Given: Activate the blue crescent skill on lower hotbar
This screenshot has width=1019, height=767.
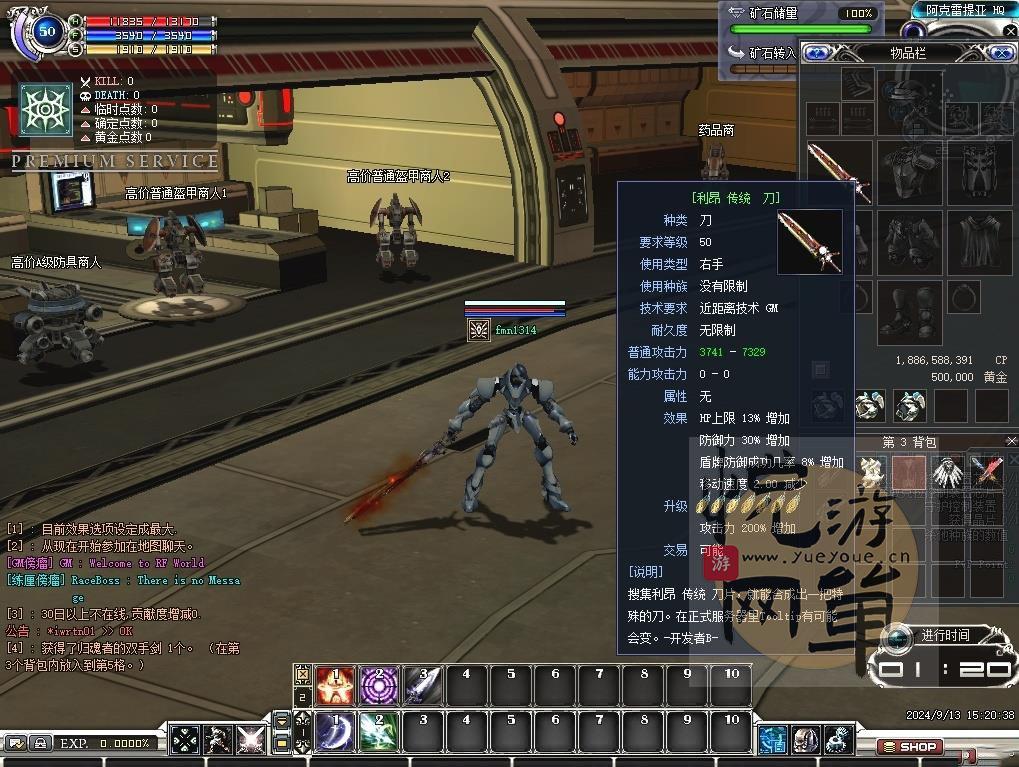Looking at the screenshot, I should (336, 731).
